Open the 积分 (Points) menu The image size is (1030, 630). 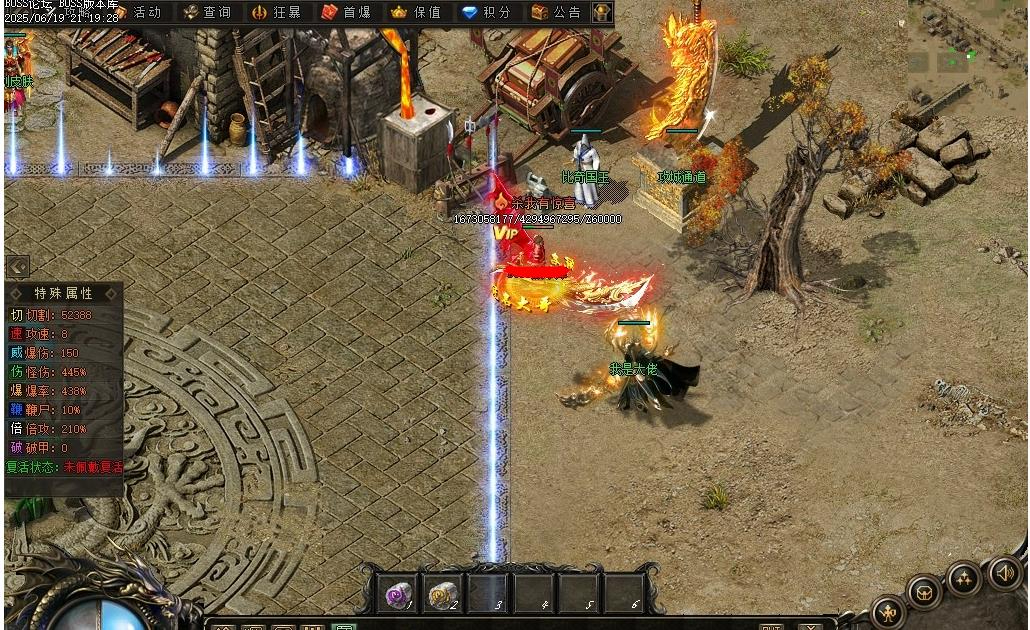tap(486, 12)
